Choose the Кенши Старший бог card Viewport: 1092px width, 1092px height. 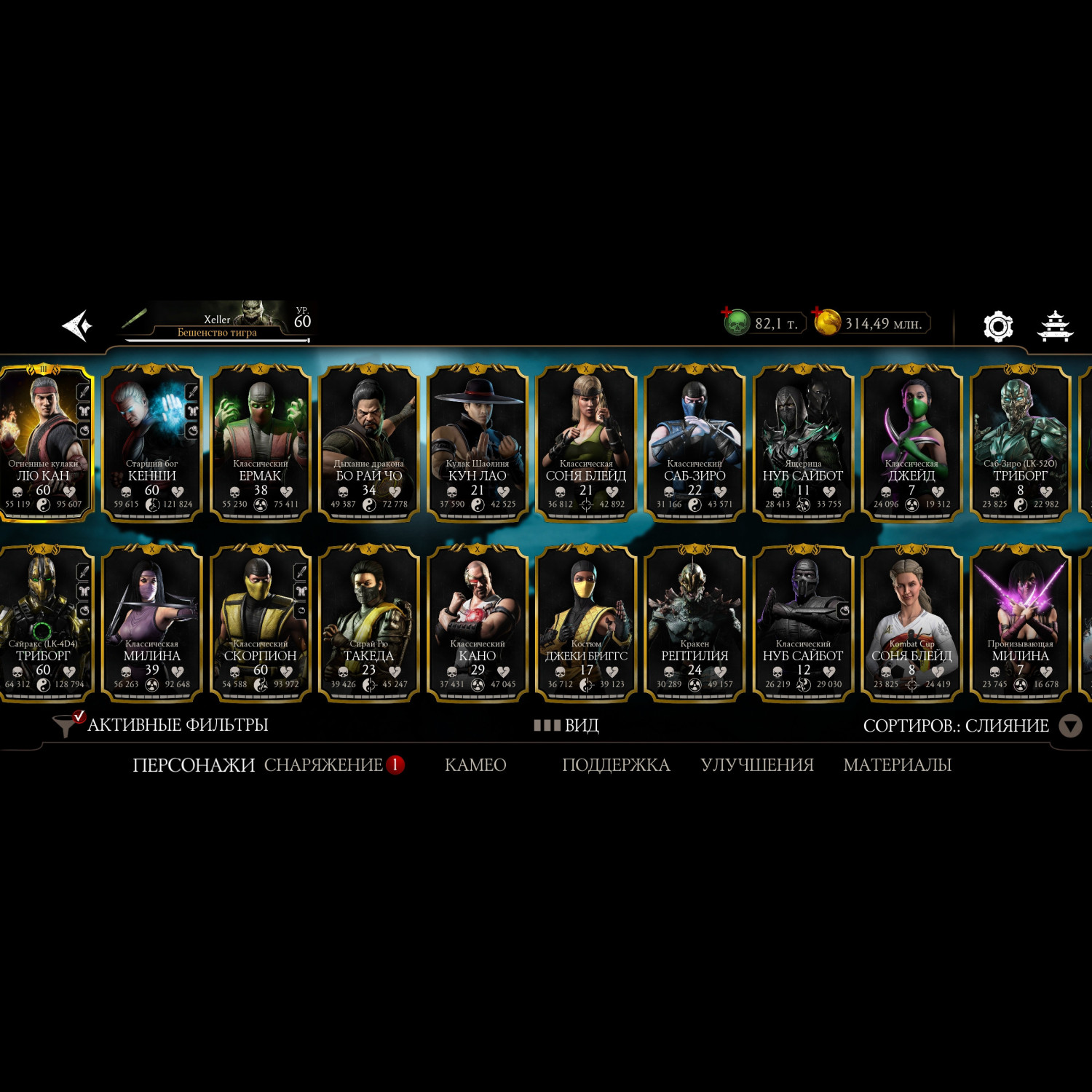tap(151, 444)
